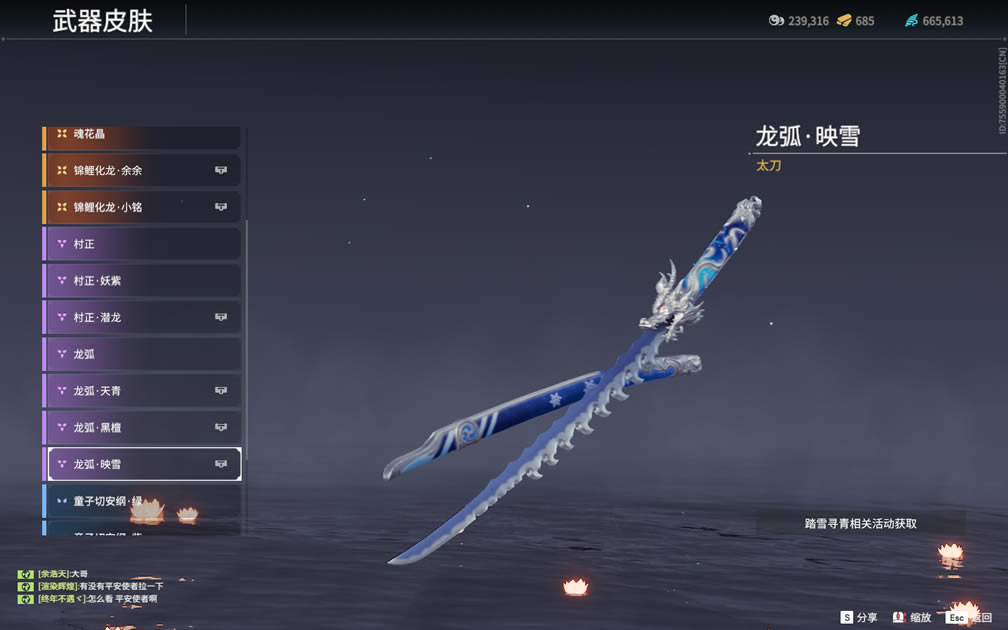Pick the 锦鲤化龙·小铭 skin row
The image size is (1008, 630).
coord(142,207)
